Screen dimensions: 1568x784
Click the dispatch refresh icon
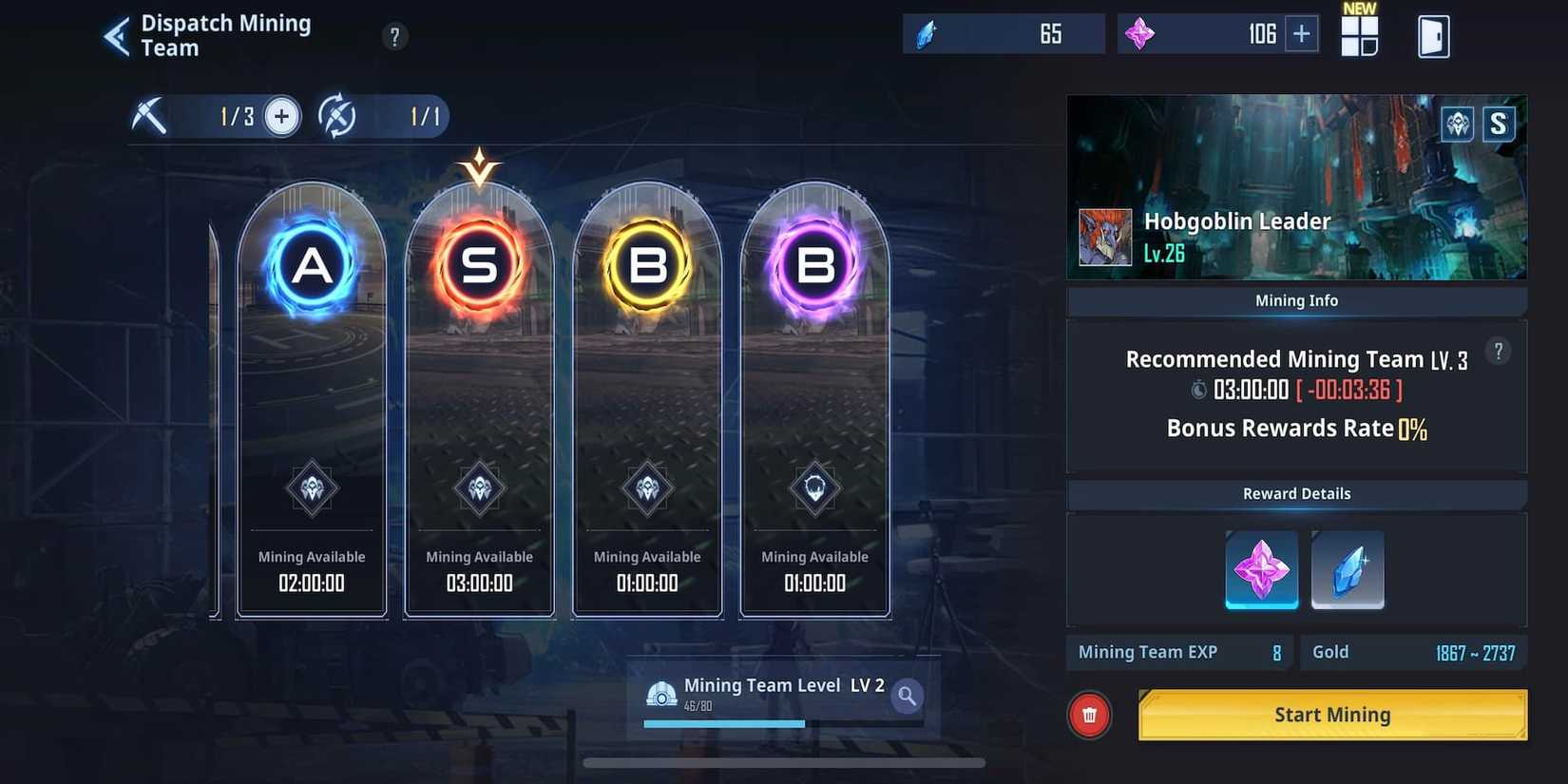pyautogui.click(x=339, y=116)
